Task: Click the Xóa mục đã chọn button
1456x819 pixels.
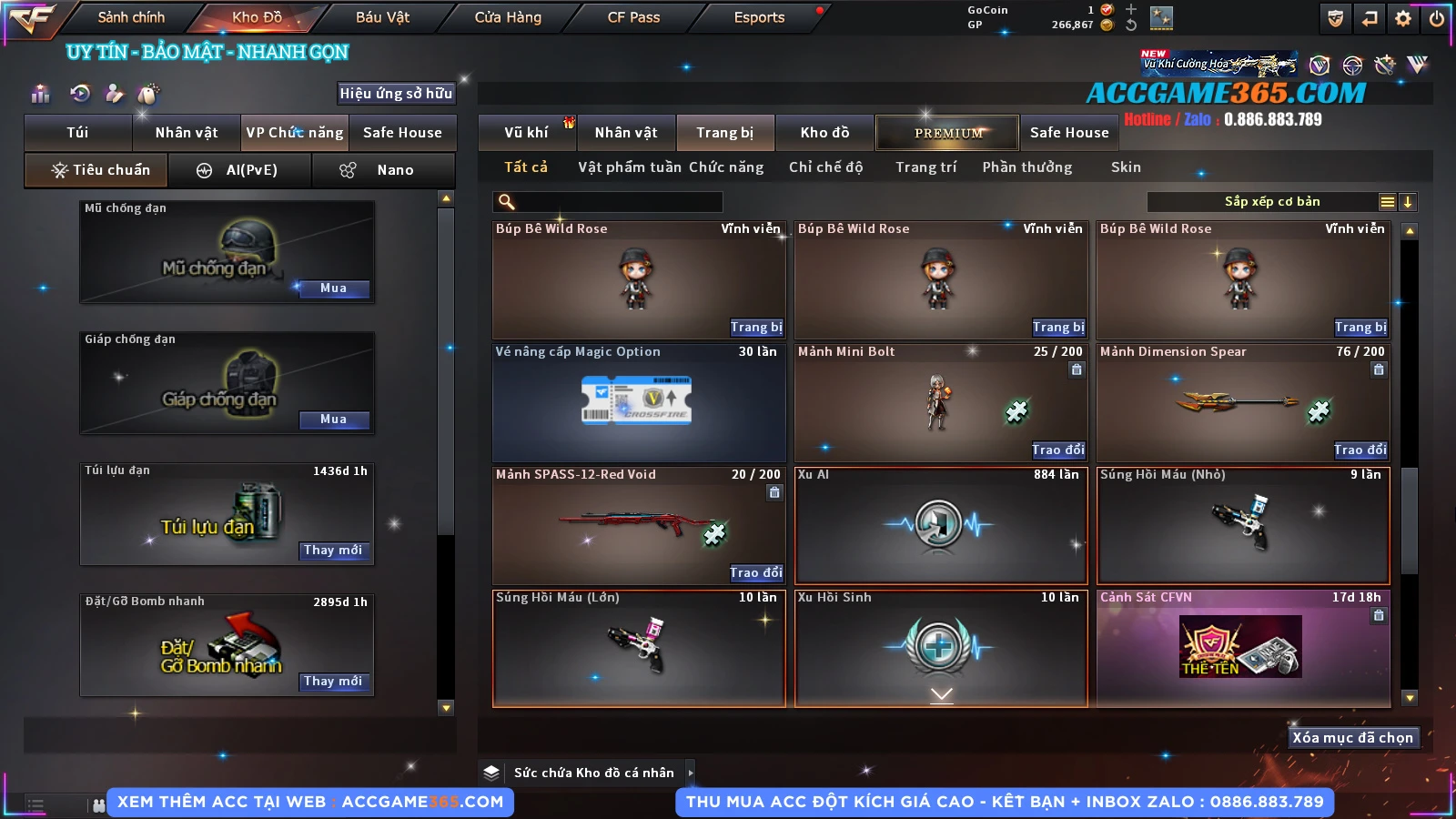Action: 1352,738
